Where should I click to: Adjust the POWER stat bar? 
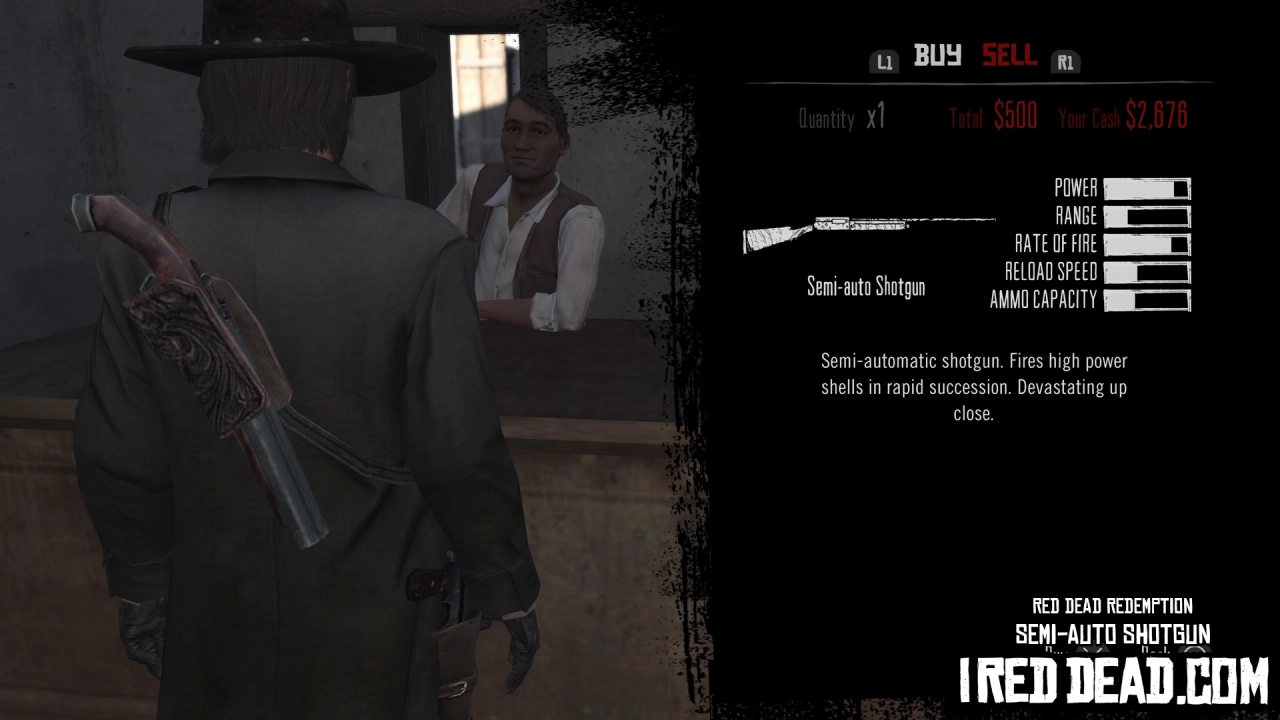(1147, 188)
